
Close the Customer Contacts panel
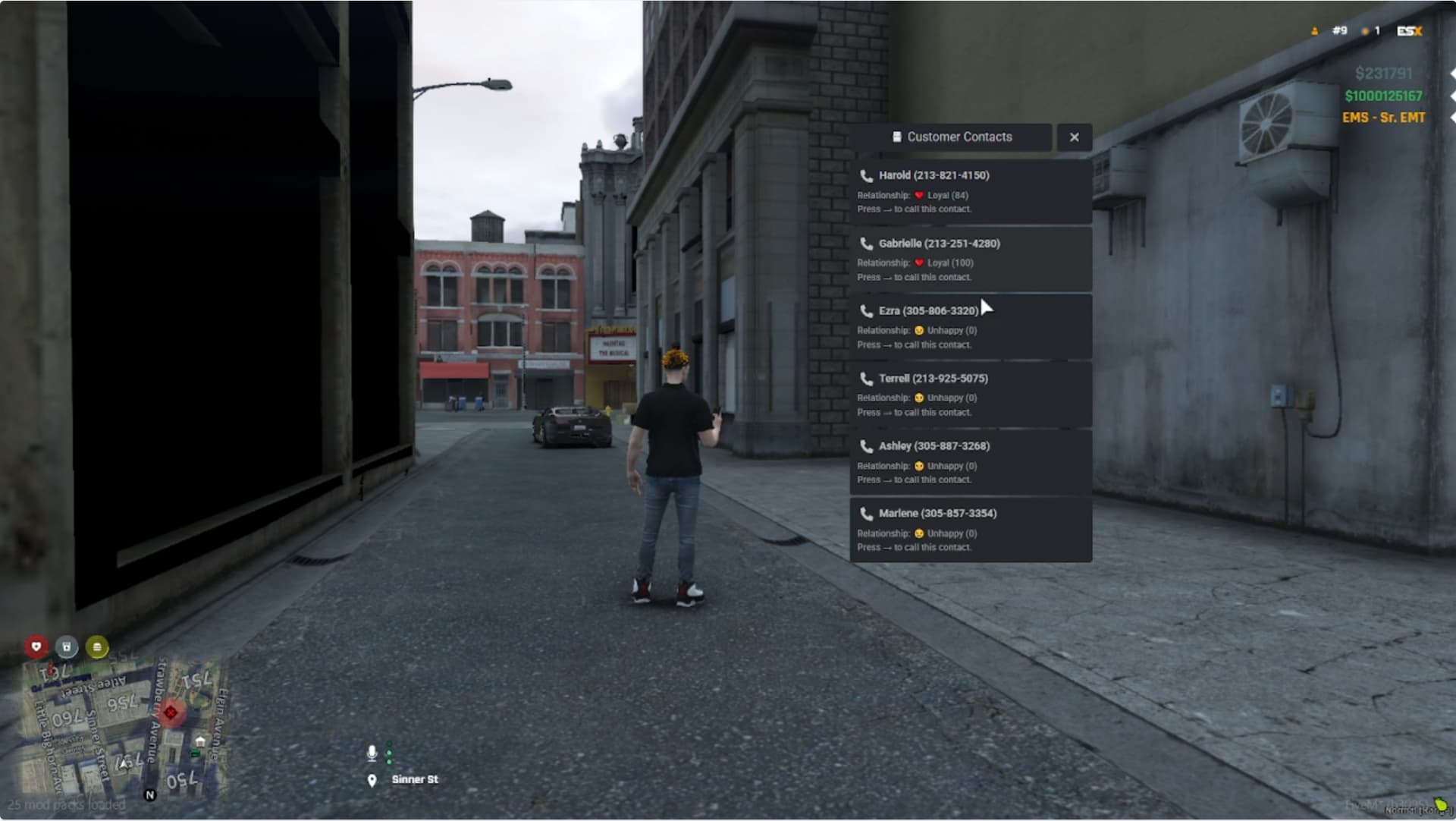[x=1075, y=137]
